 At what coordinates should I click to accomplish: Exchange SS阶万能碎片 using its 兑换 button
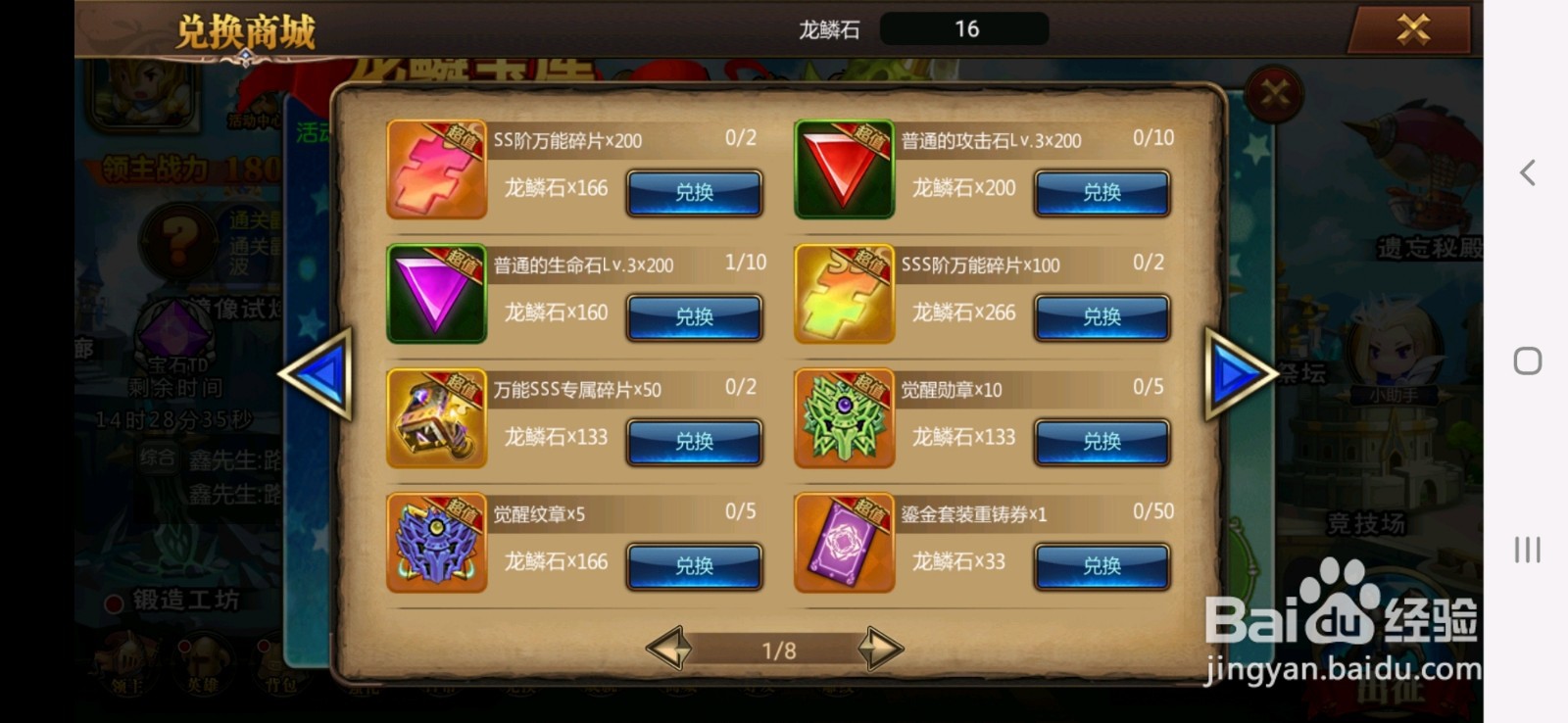(695, 194)
